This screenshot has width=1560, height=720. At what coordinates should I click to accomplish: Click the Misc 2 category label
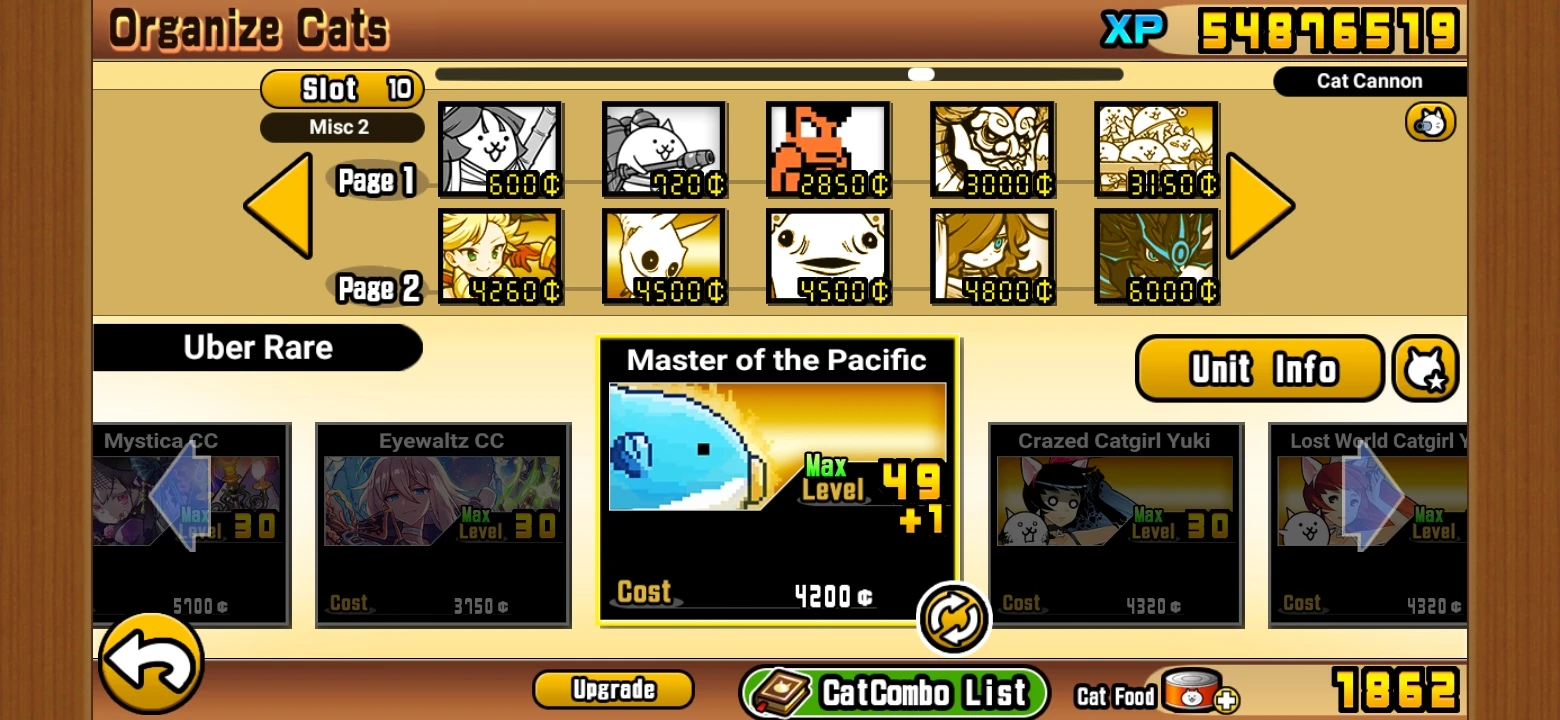click(342, 127)
